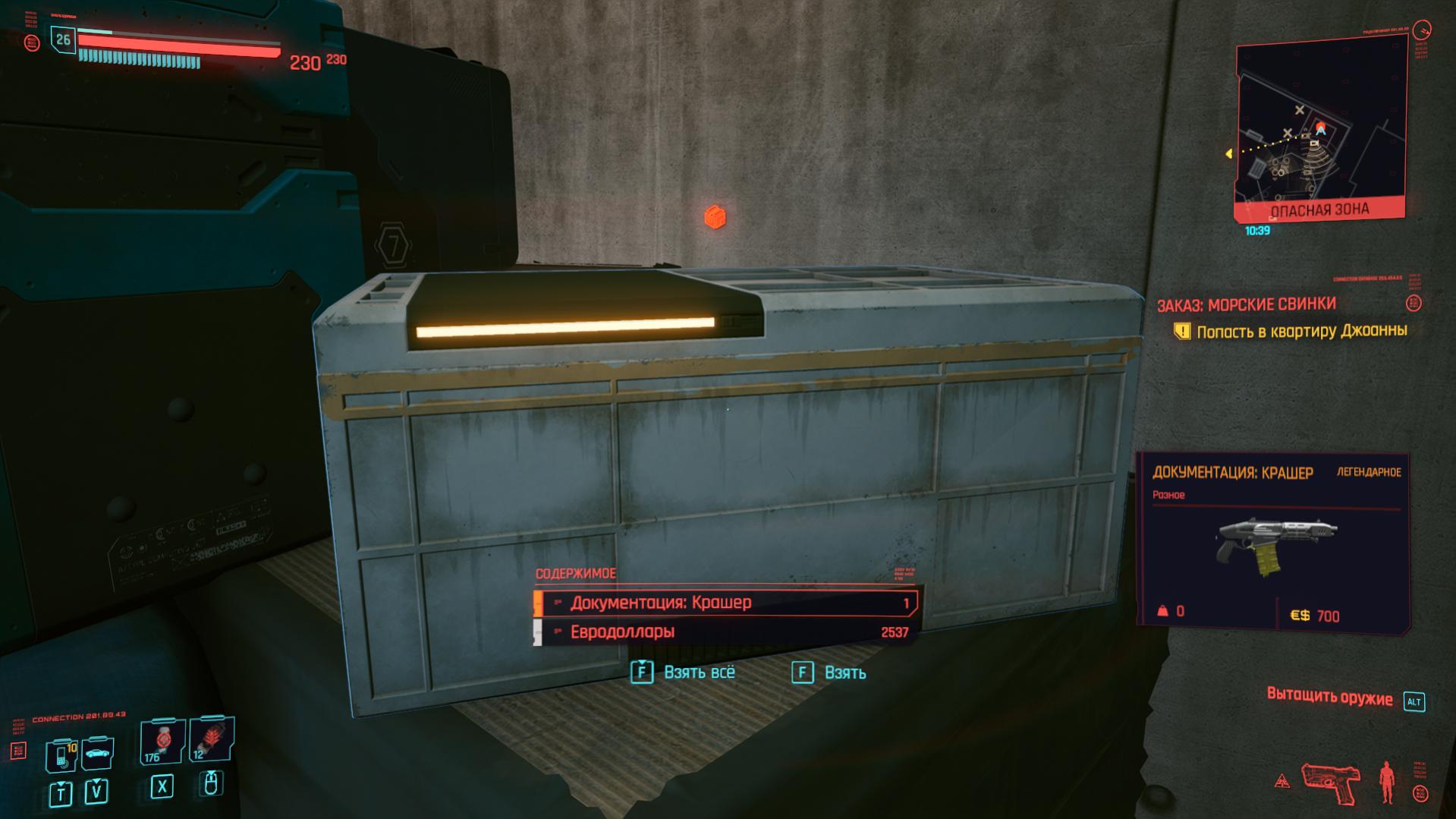This screenshot has width=1456, height=819.
Task: Open the phone quick slot
Action: point(61,755)
